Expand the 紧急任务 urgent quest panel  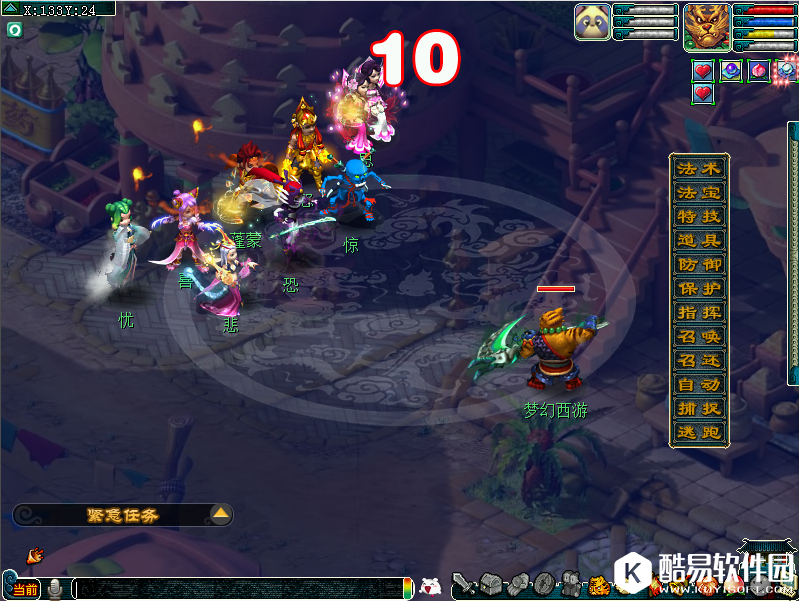[222, 515]
